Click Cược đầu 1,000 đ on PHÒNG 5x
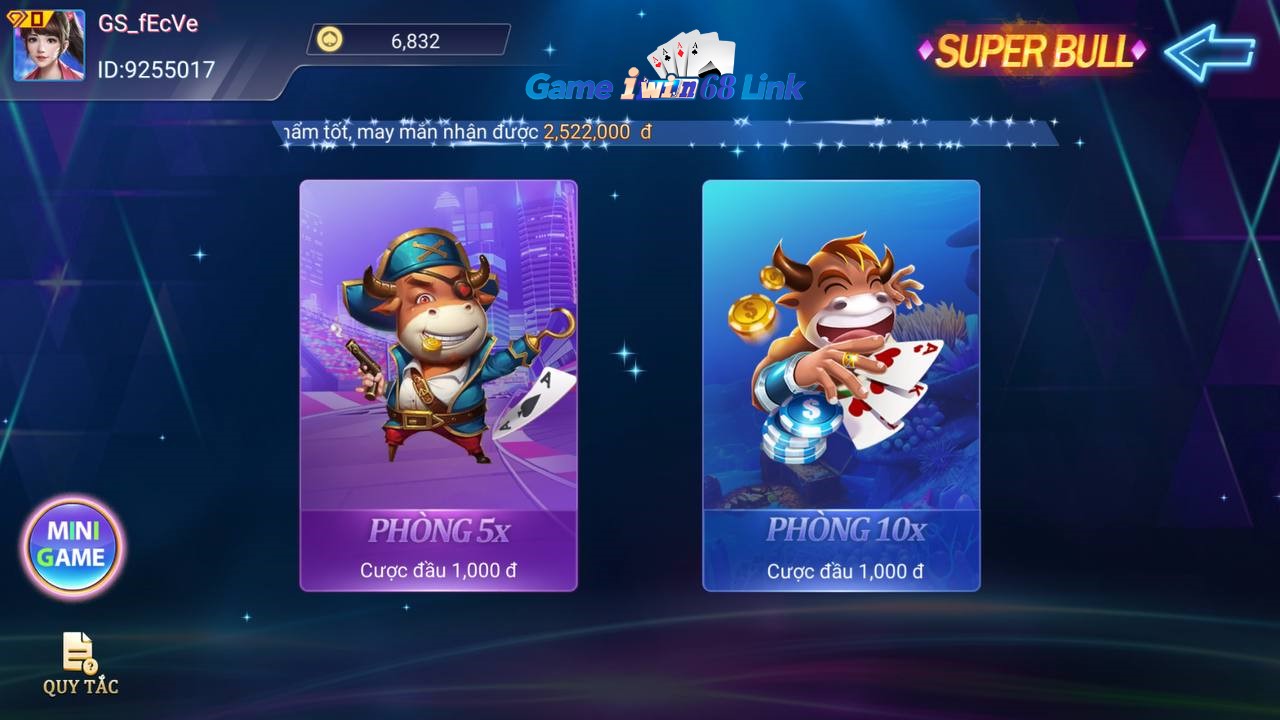1280x720 pixels. [438, 572]
